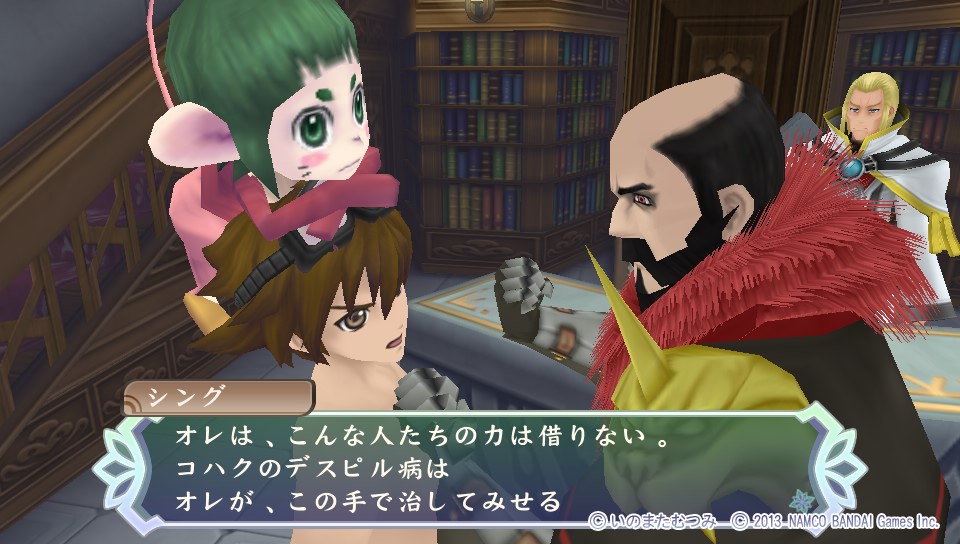
Task: Click Shing's dialogue box to advance
Action: pos(470,466)
